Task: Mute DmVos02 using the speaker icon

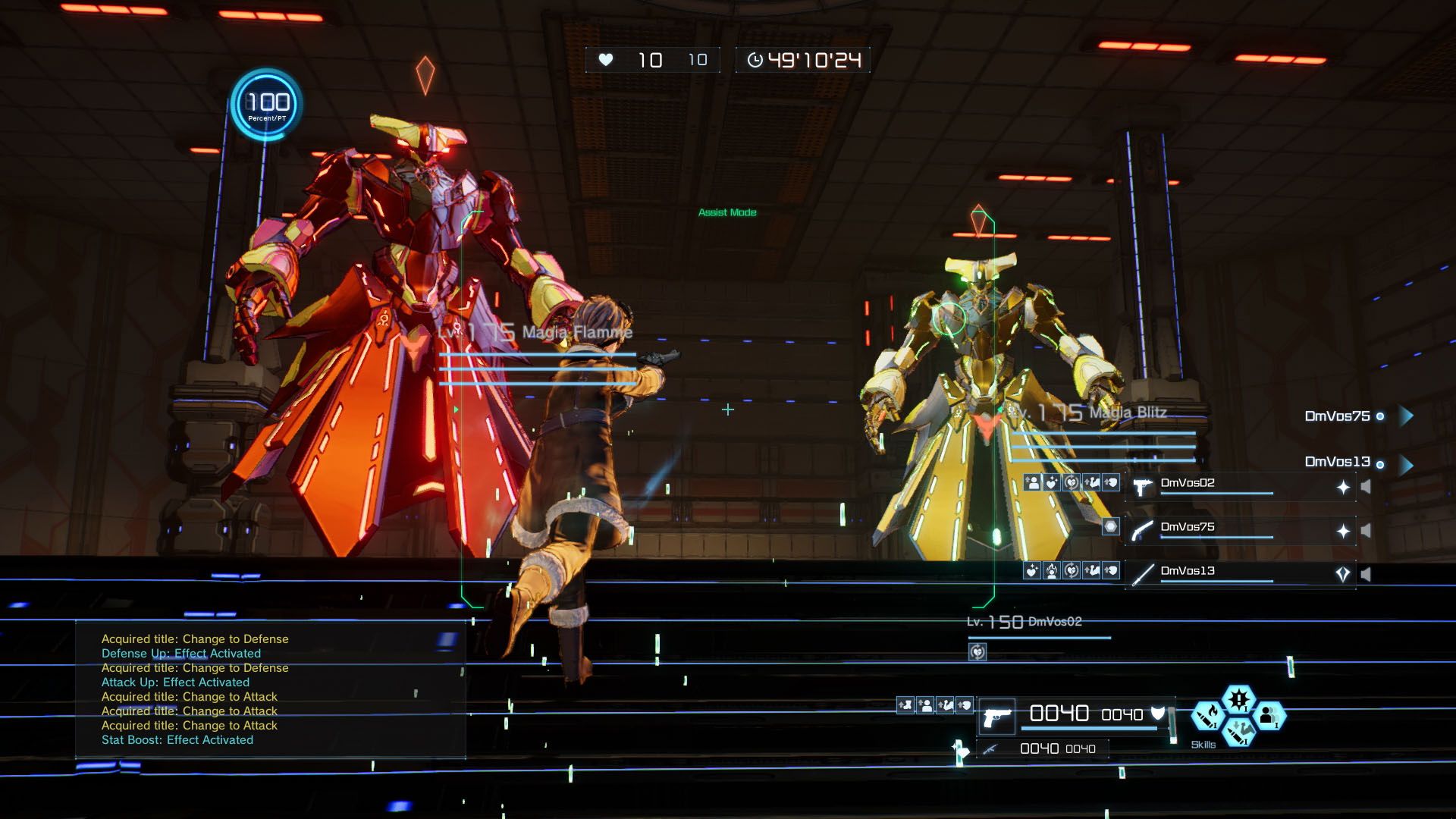Action: click(1366, 486)
